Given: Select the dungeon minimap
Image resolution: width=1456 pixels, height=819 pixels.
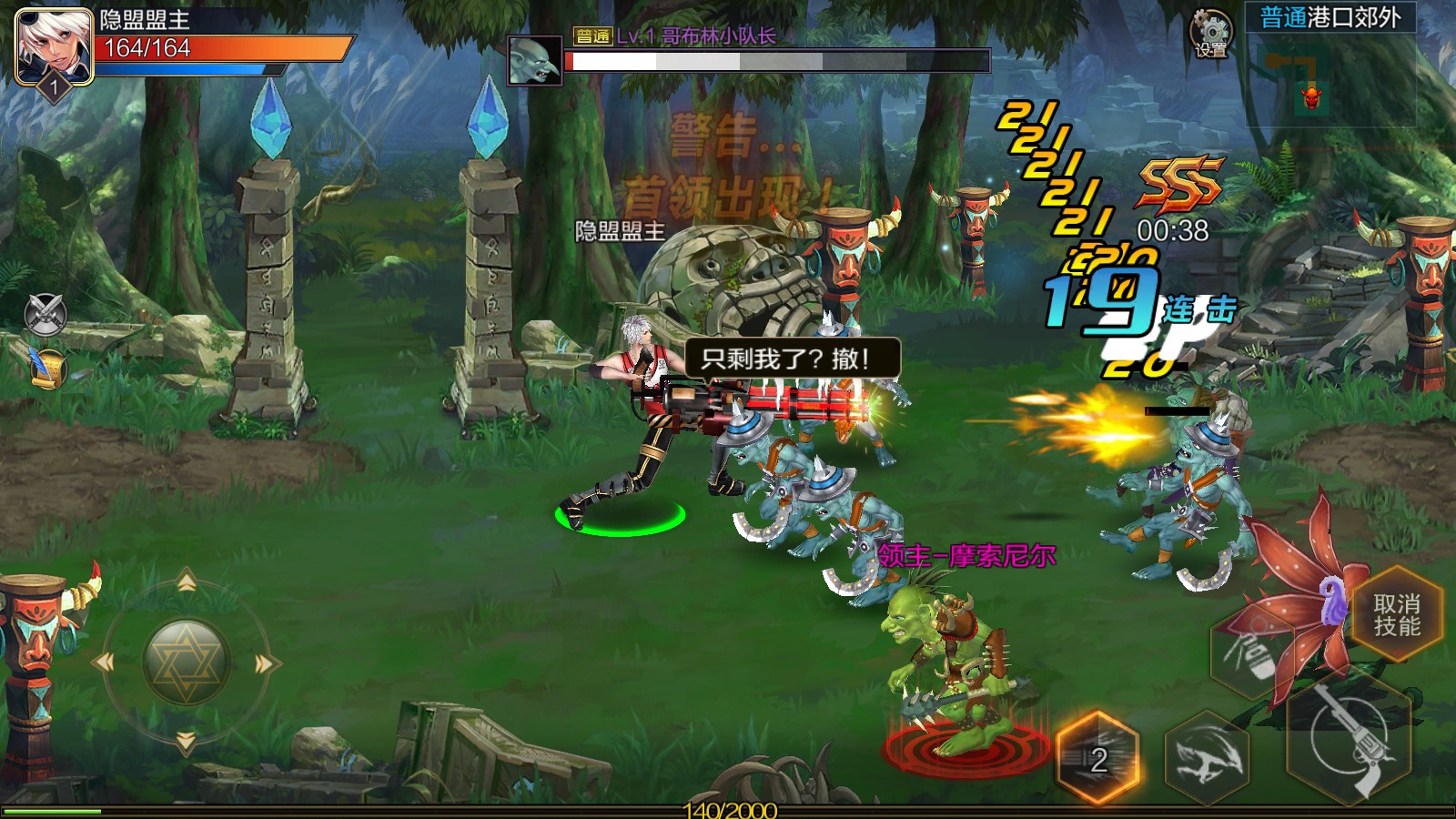Looking at the screenshot, I should point(1330,80).
